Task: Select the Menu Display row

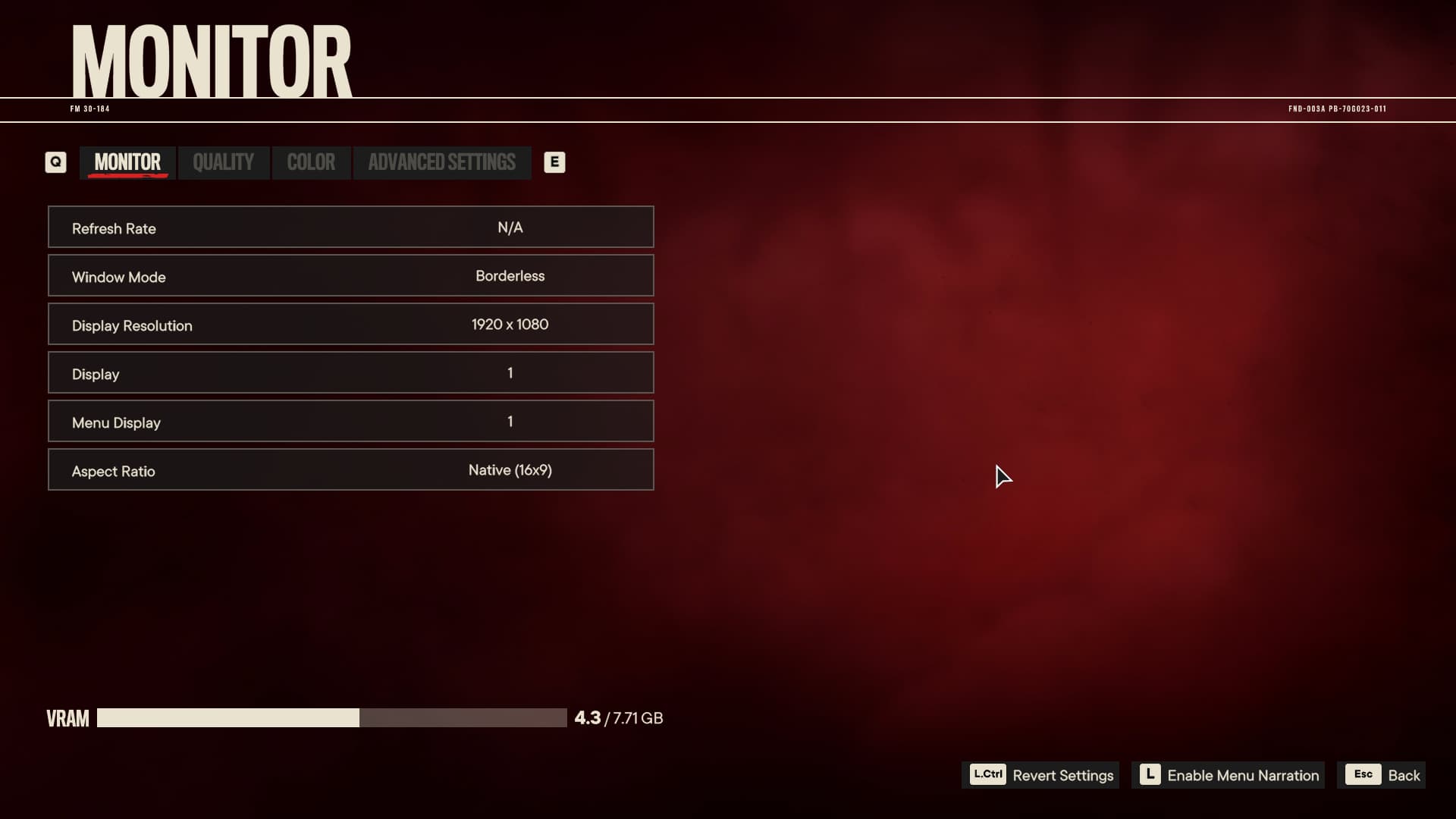Action: point(350,422)
